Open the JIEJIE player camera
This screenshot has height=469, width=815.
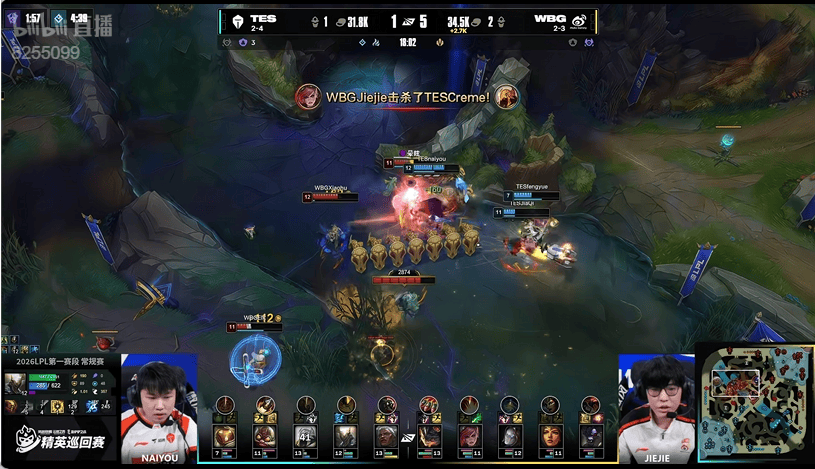657,408
